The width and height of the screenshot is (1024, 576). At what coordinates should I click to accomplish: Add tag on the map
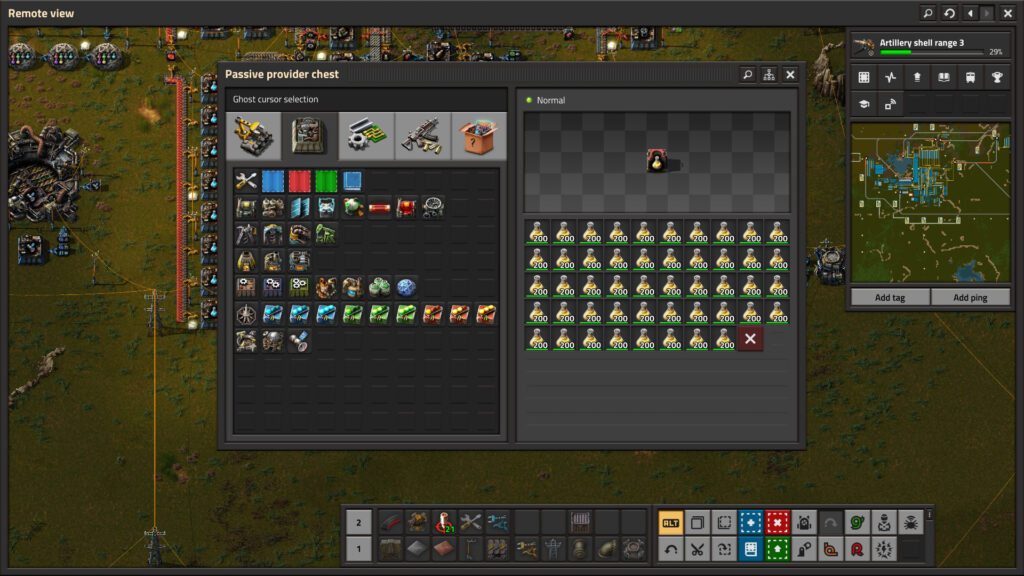(890, 297)
